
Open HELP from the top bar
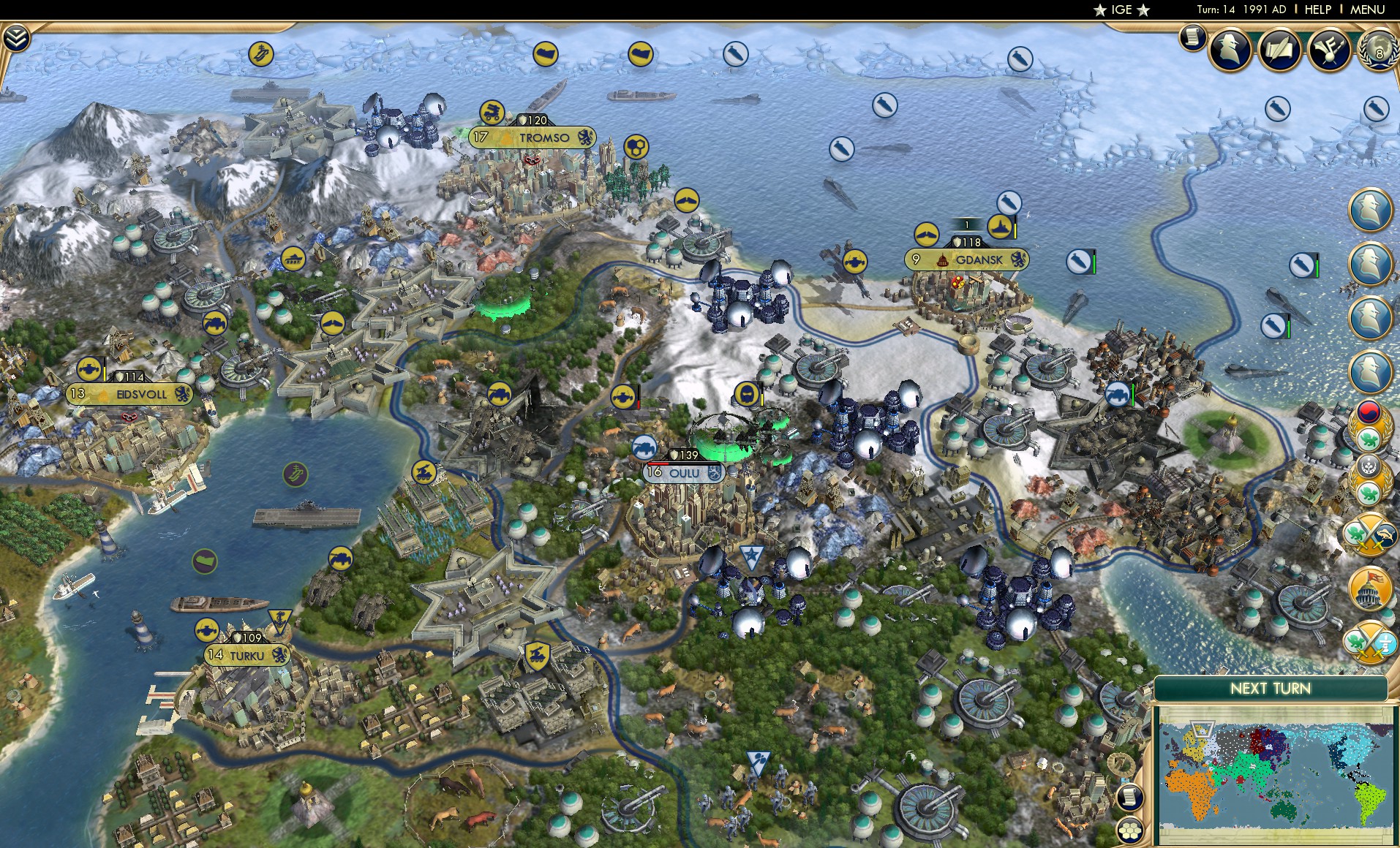click(x=1317, y=10)
